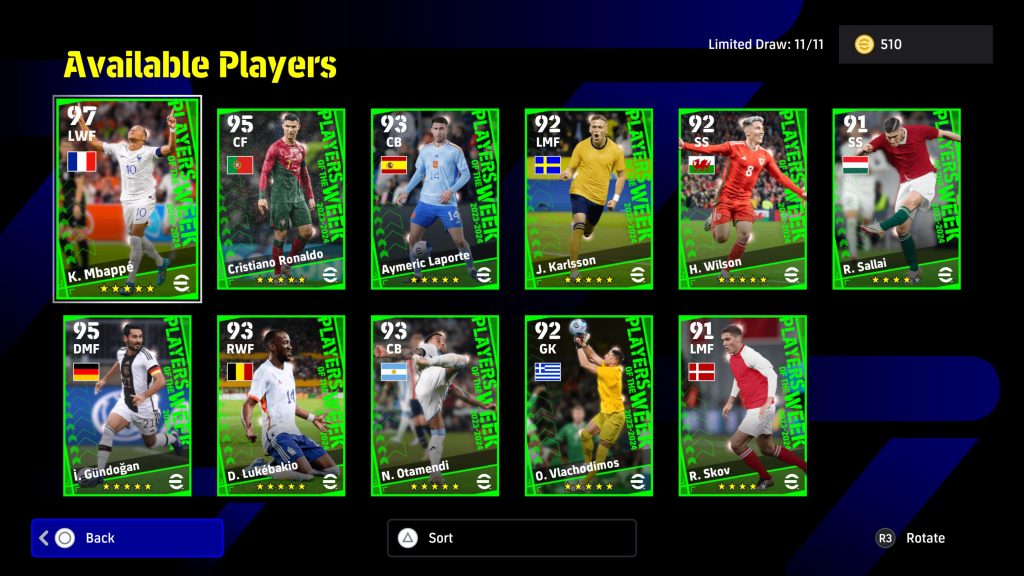The width and height of the screenshot is (1024, 576).
Task: Open the Sort options
Action: pos(511,538)
